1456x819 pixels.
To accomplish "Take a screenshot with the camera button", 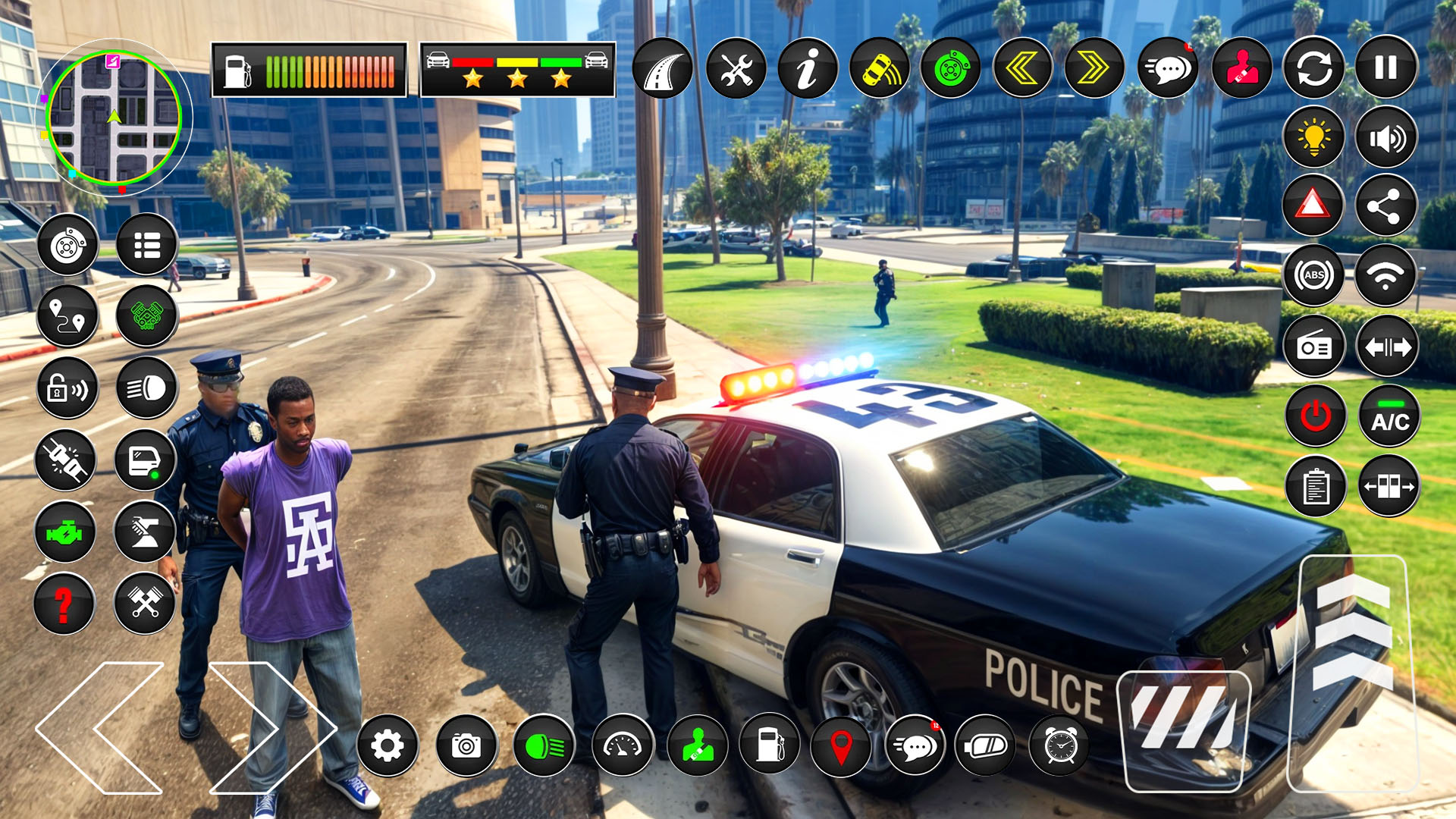I will tap(466, 746).
